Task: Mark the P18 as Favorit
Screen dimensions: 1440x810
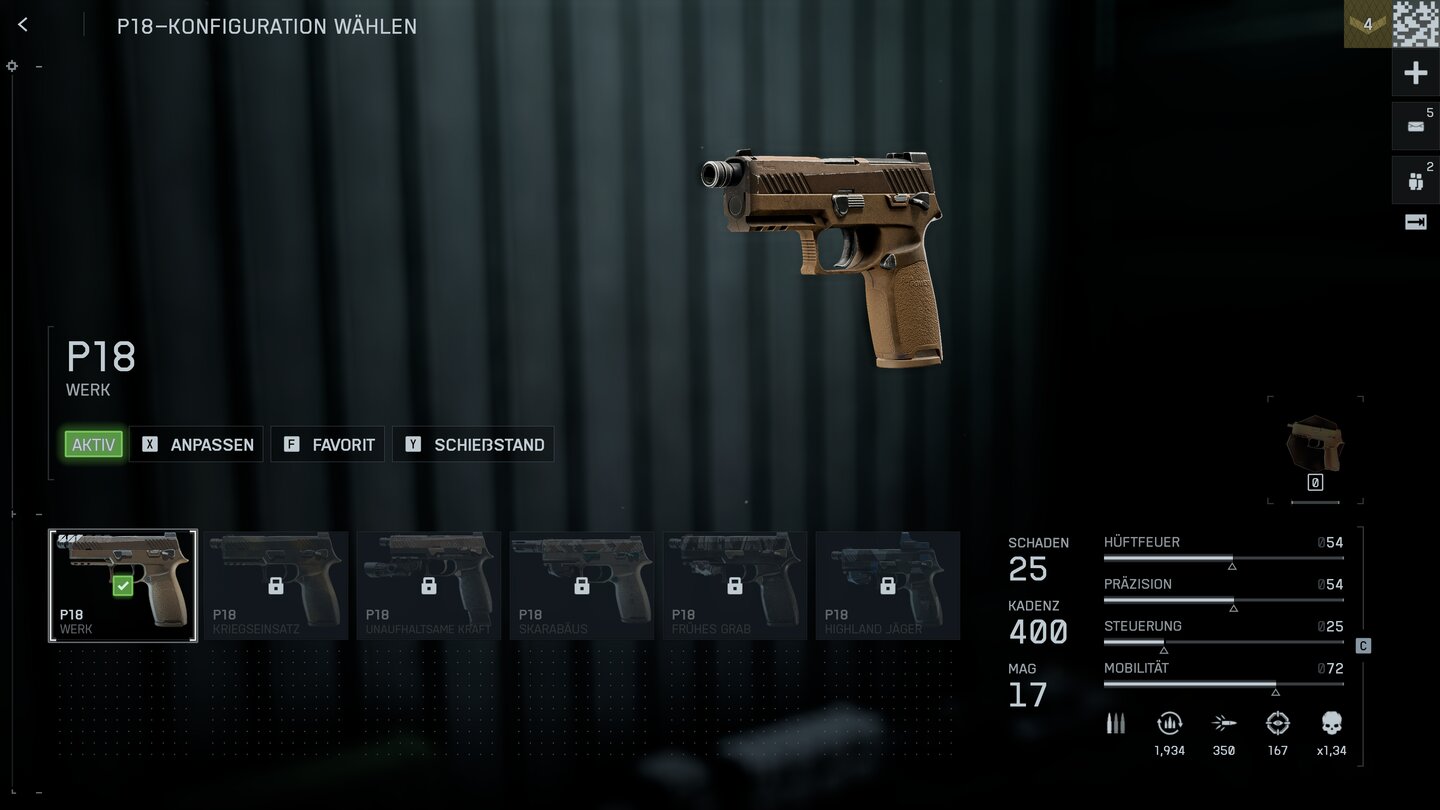Action: tap(329, 444)
